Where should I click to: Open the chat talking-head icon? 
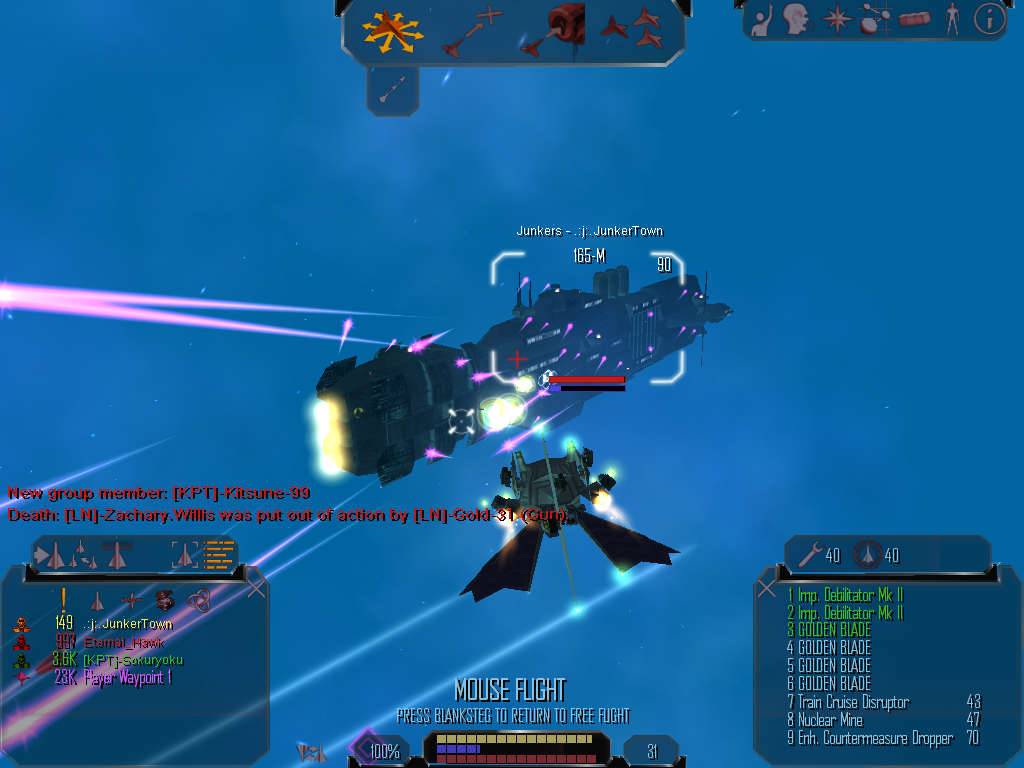[x=796, y=18]
